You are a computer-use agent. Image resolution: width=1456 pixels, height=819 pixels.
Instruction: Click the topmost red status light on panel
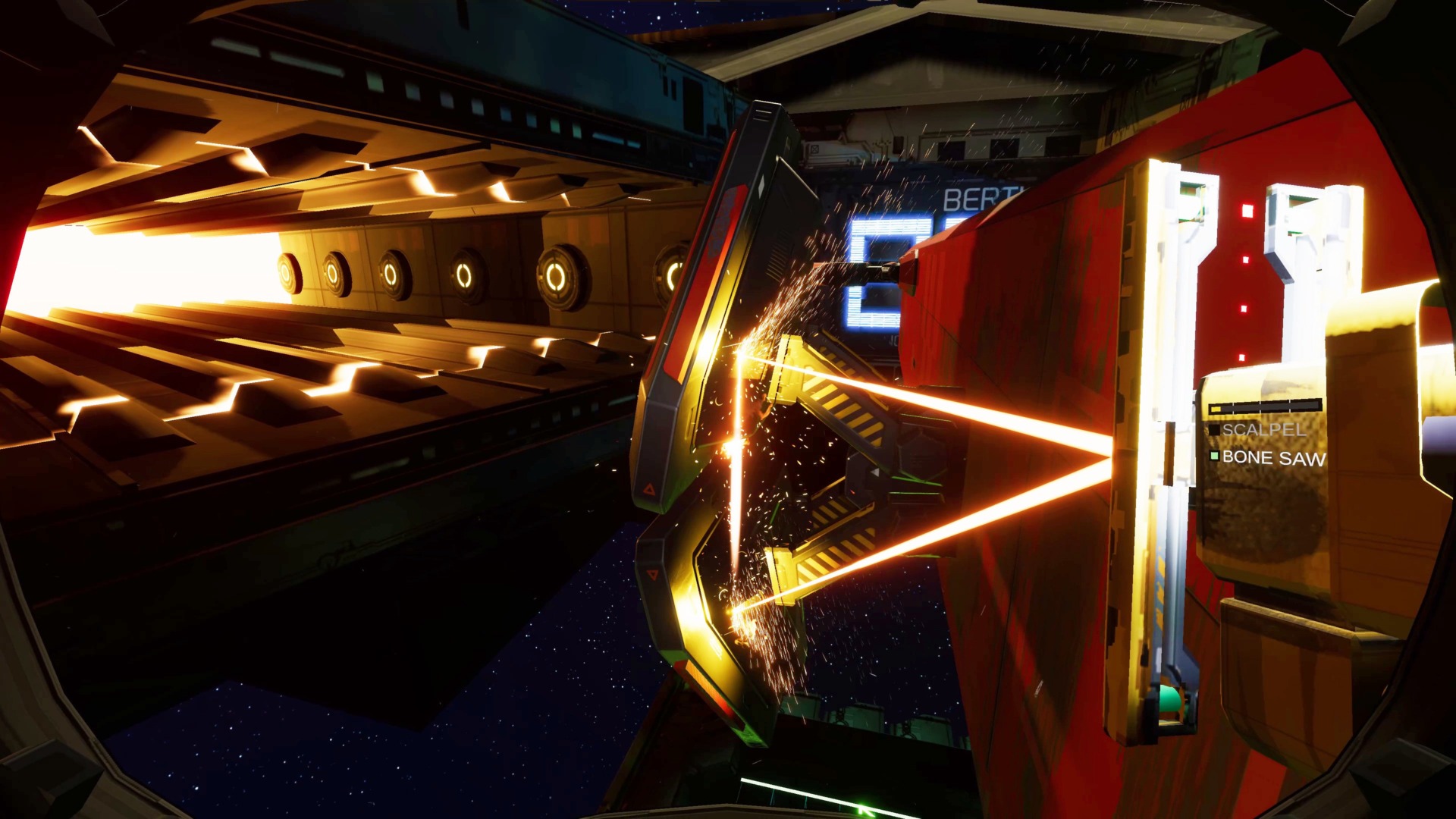[1247, 211]
